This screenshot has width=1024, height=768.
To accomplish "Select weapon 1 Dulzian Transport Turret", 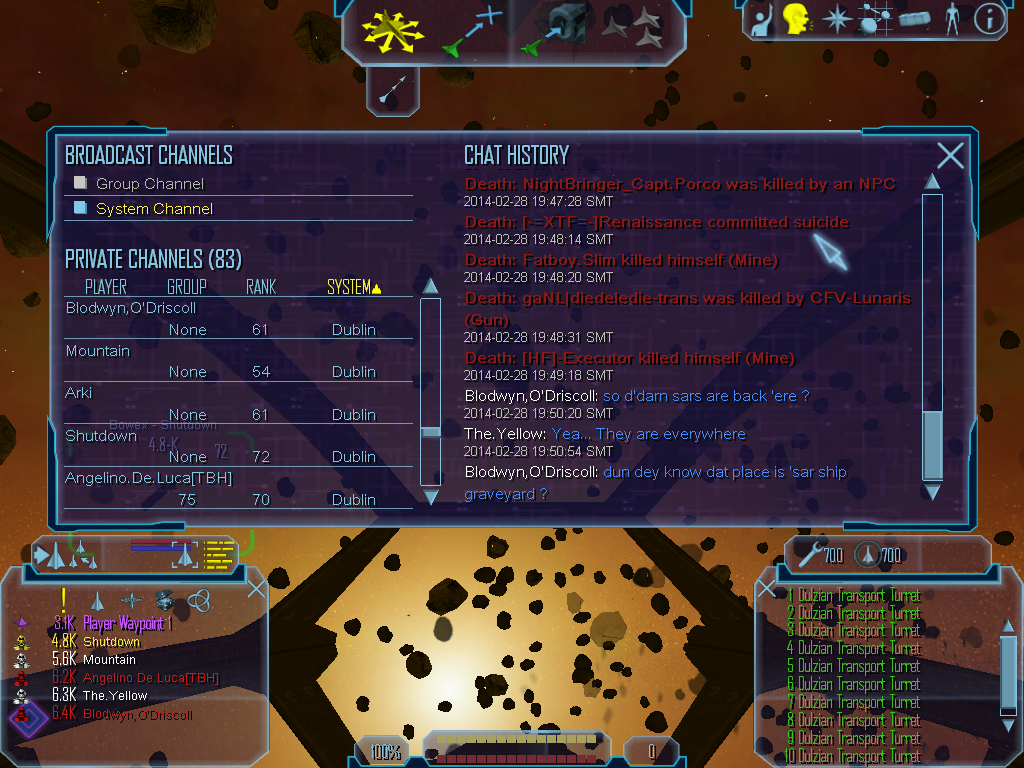I will pos(857,596).
